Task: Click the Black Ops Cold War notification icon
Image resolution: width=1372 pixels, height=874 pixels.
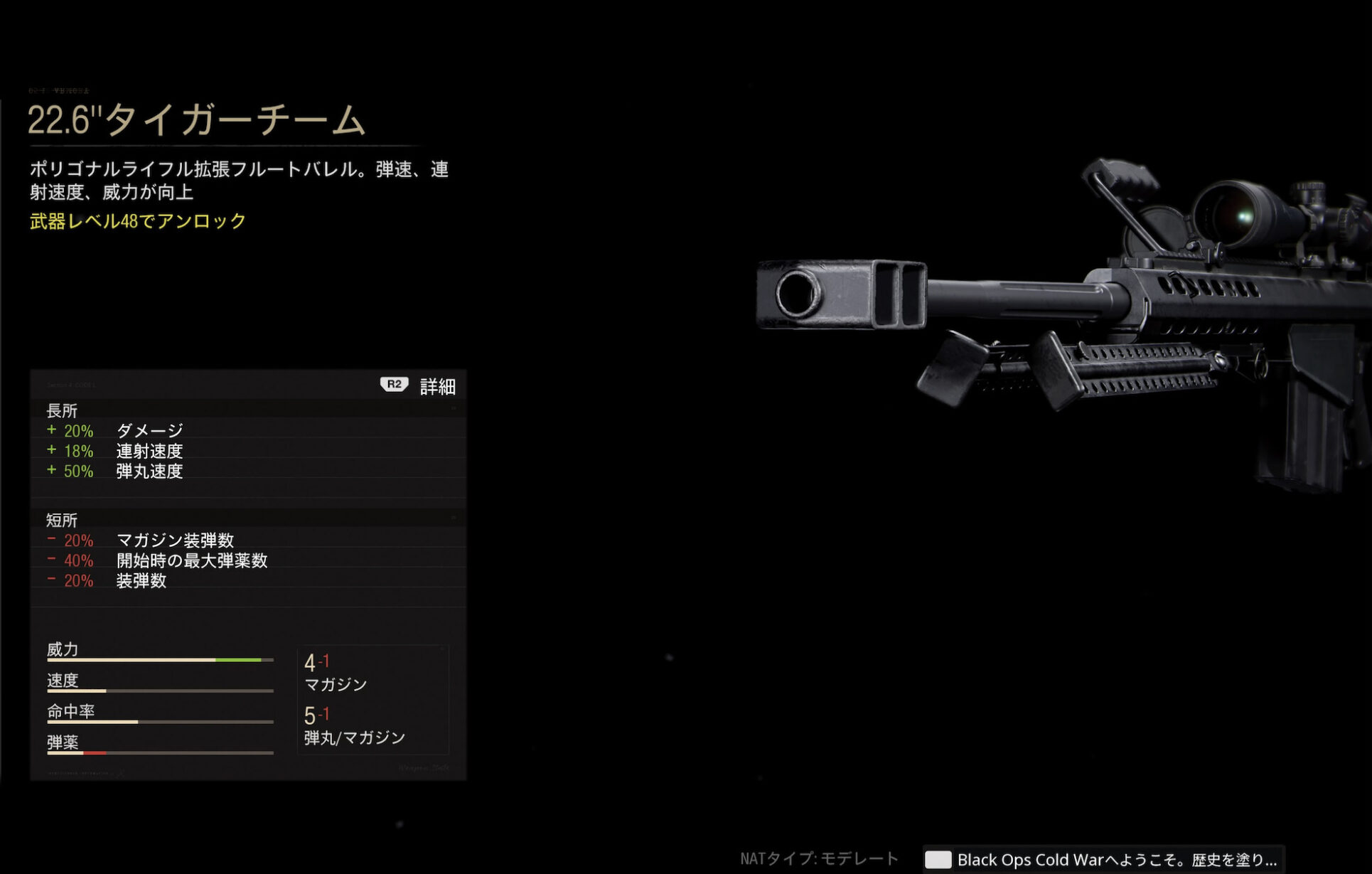Action: (940, 860)
